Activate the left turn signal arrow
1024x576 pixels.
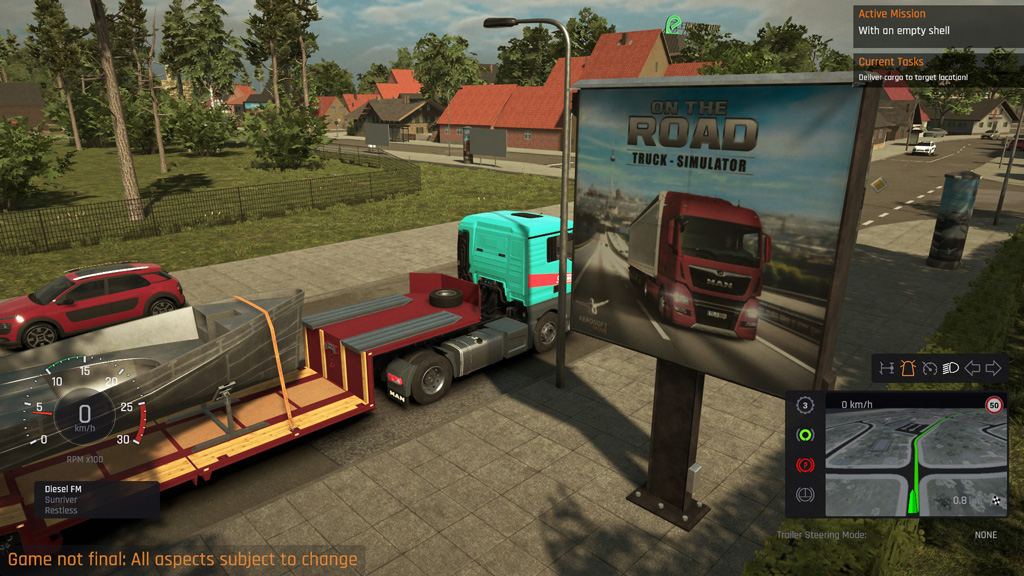972,368
